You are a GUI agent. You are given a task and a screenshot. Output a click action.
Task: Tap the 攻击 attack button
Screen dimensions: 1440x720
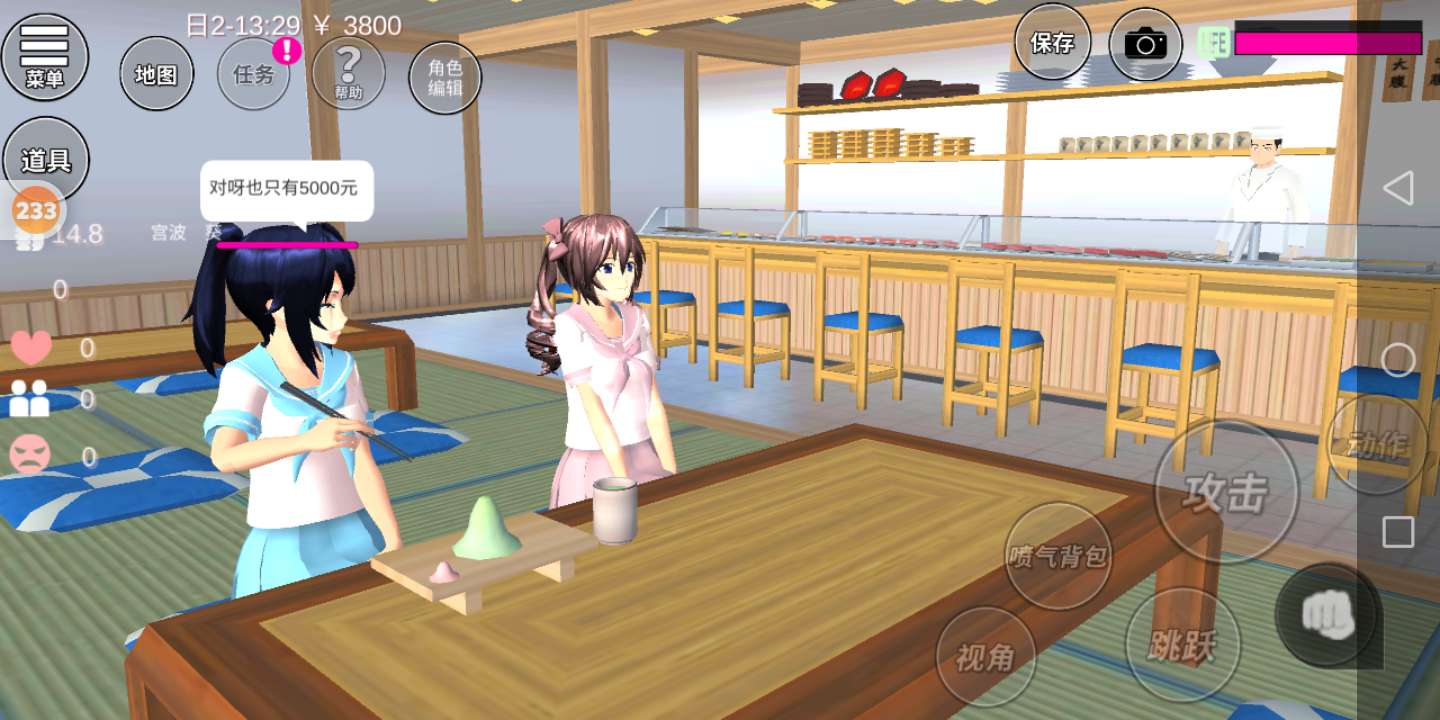click(x=1226, y=492)
